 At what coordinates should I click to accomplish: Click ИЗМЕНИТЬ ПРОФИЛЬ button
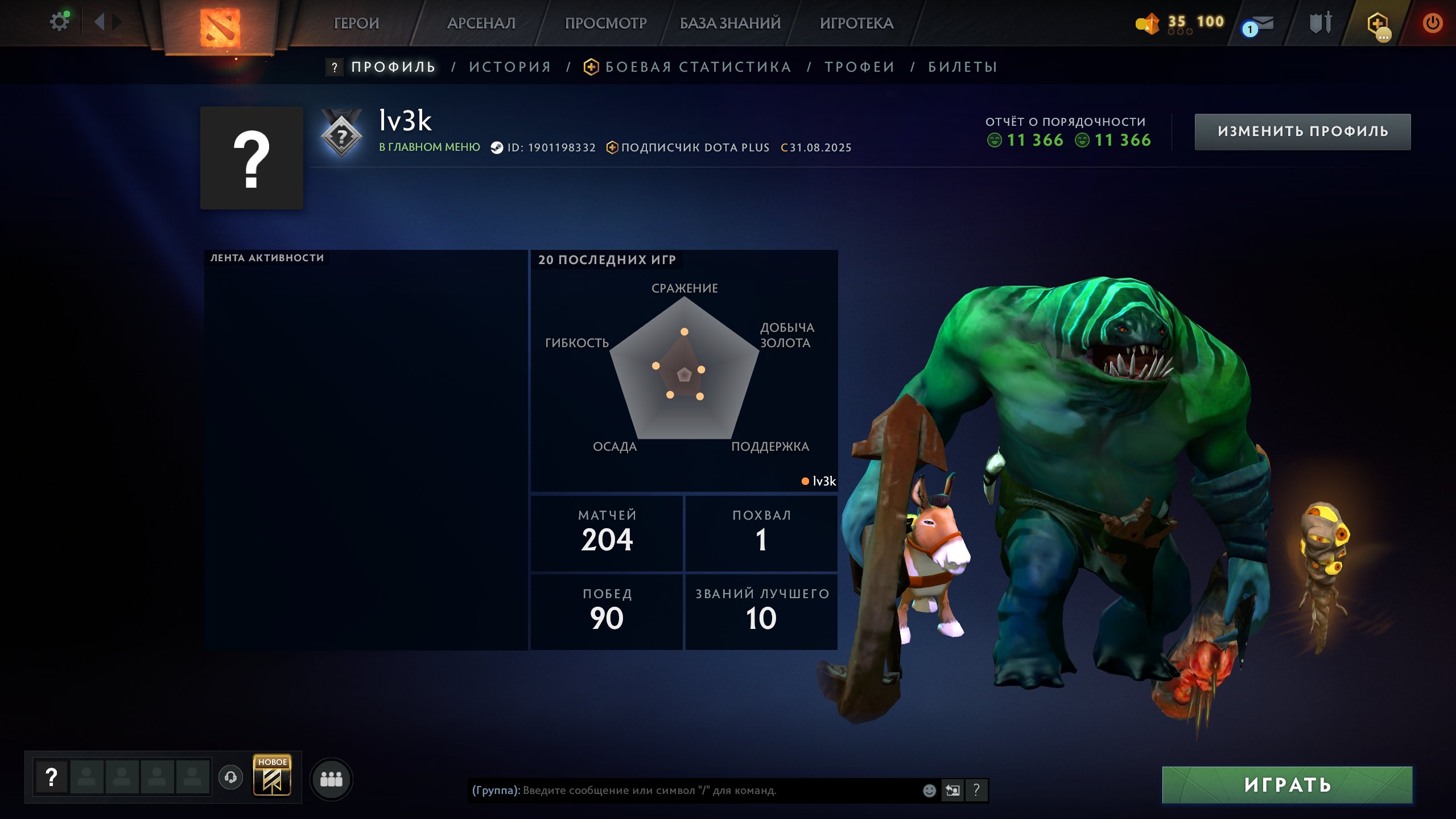tap(1302, 131)
